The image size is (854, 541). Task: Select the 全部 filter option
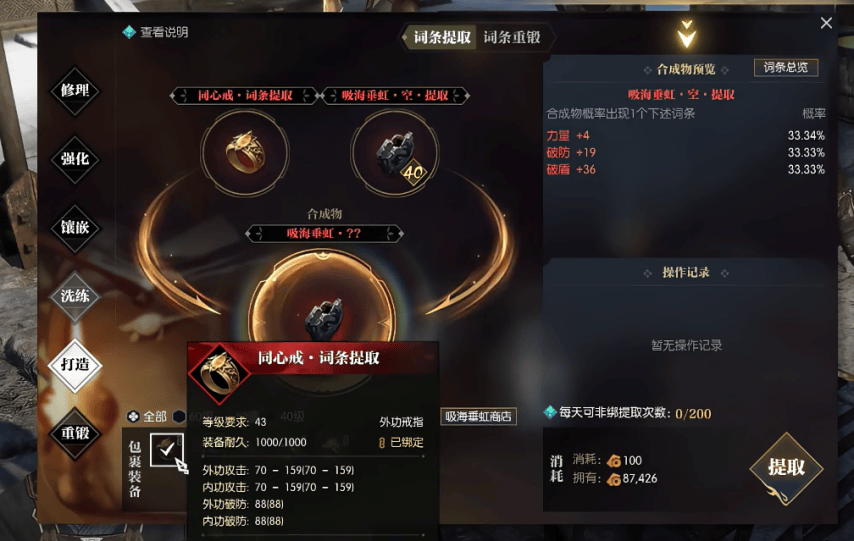148,416
